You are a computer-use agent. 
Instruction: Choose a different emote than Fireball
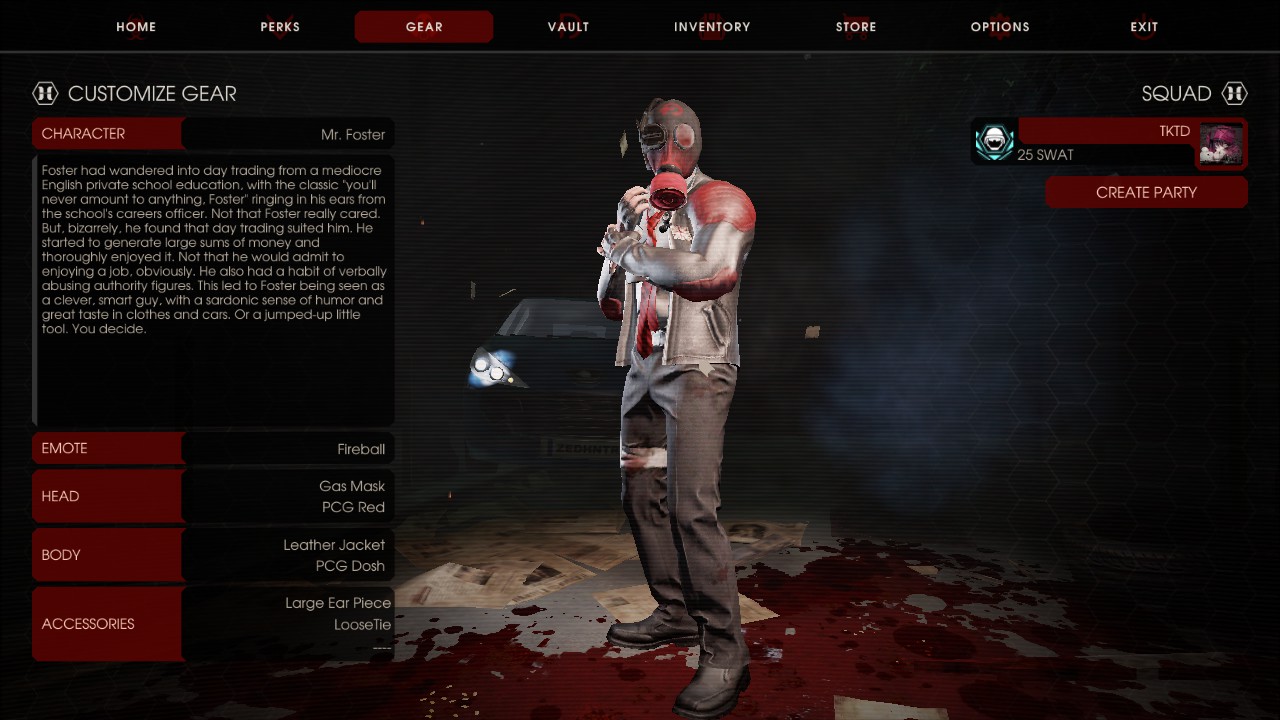click(213, 449)
